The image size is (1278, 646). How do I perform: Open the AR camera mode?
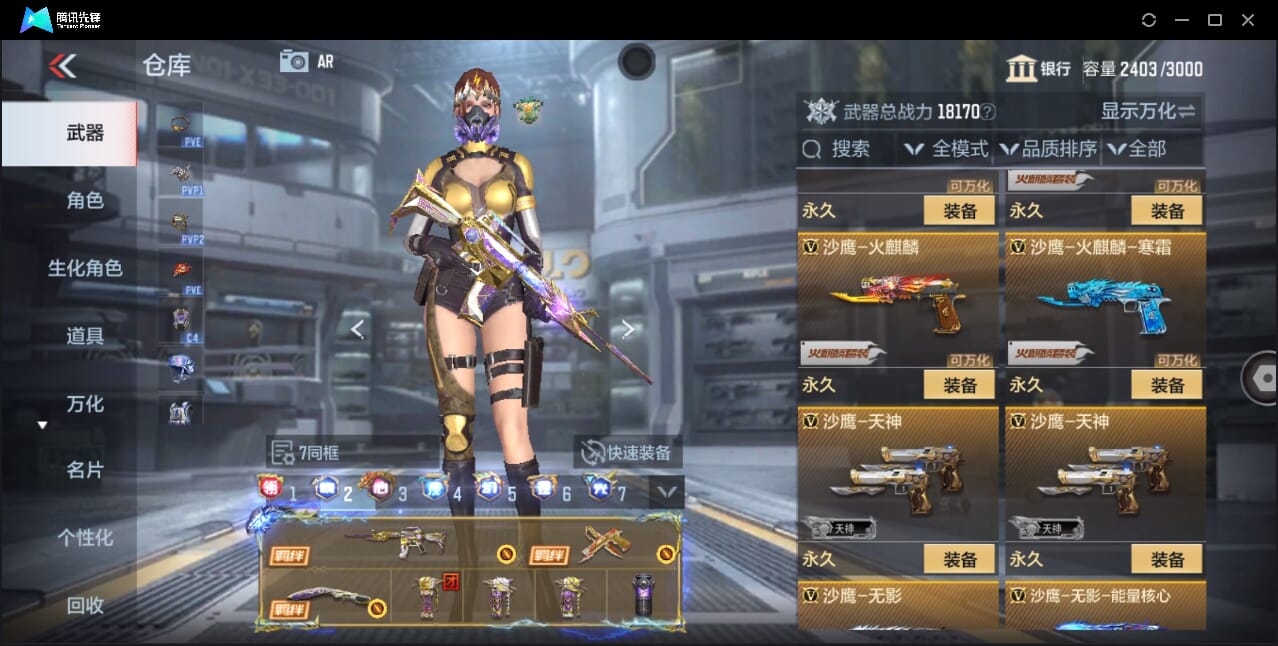pos(306,61)
